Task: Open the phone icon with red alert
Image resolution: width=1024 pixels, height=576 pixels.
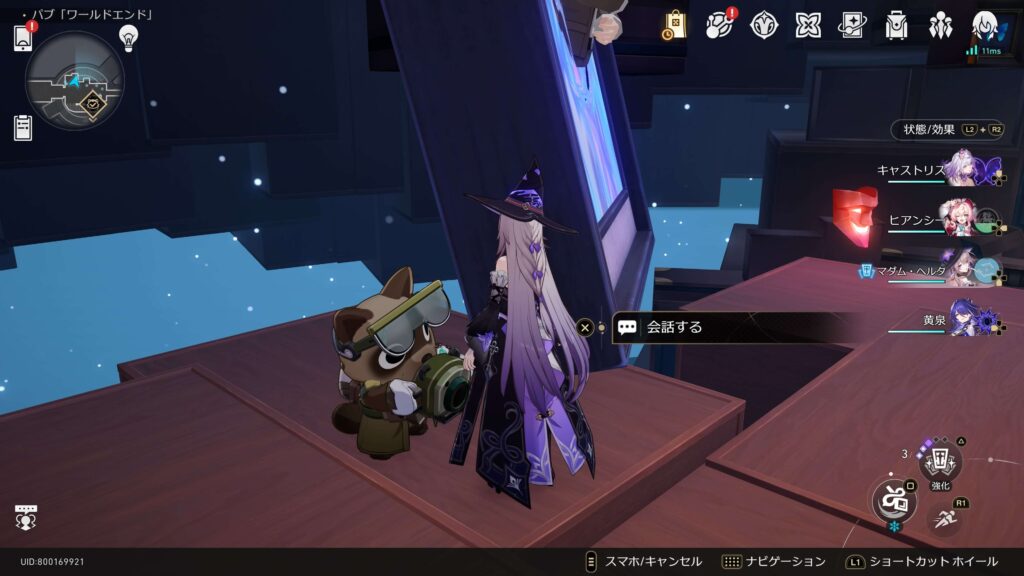Action: tap(23, 38)
